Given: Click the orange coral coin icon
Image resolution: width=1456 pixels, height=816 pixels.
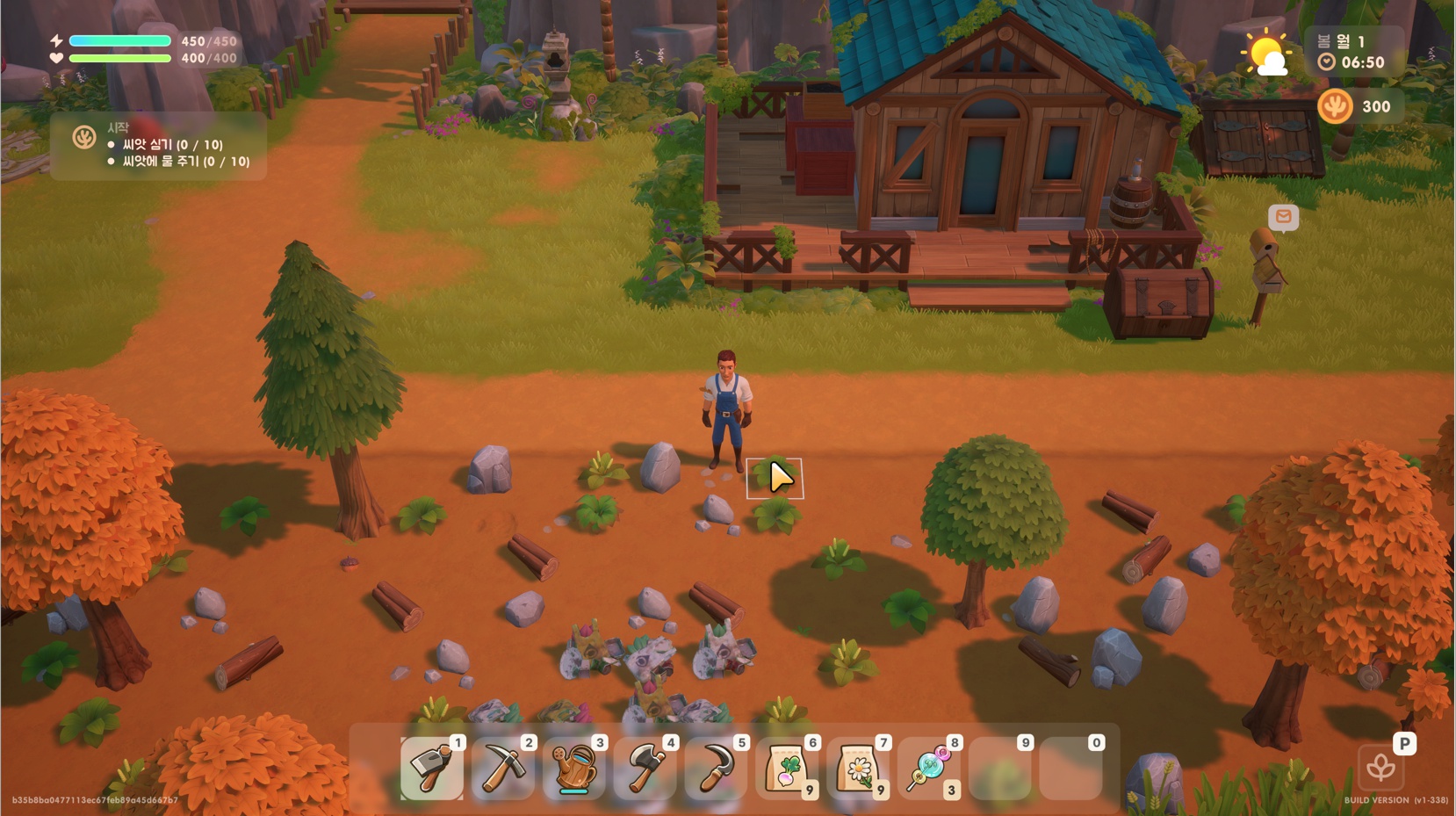Looking at the screenshot, I should [x=1335, y=107].
